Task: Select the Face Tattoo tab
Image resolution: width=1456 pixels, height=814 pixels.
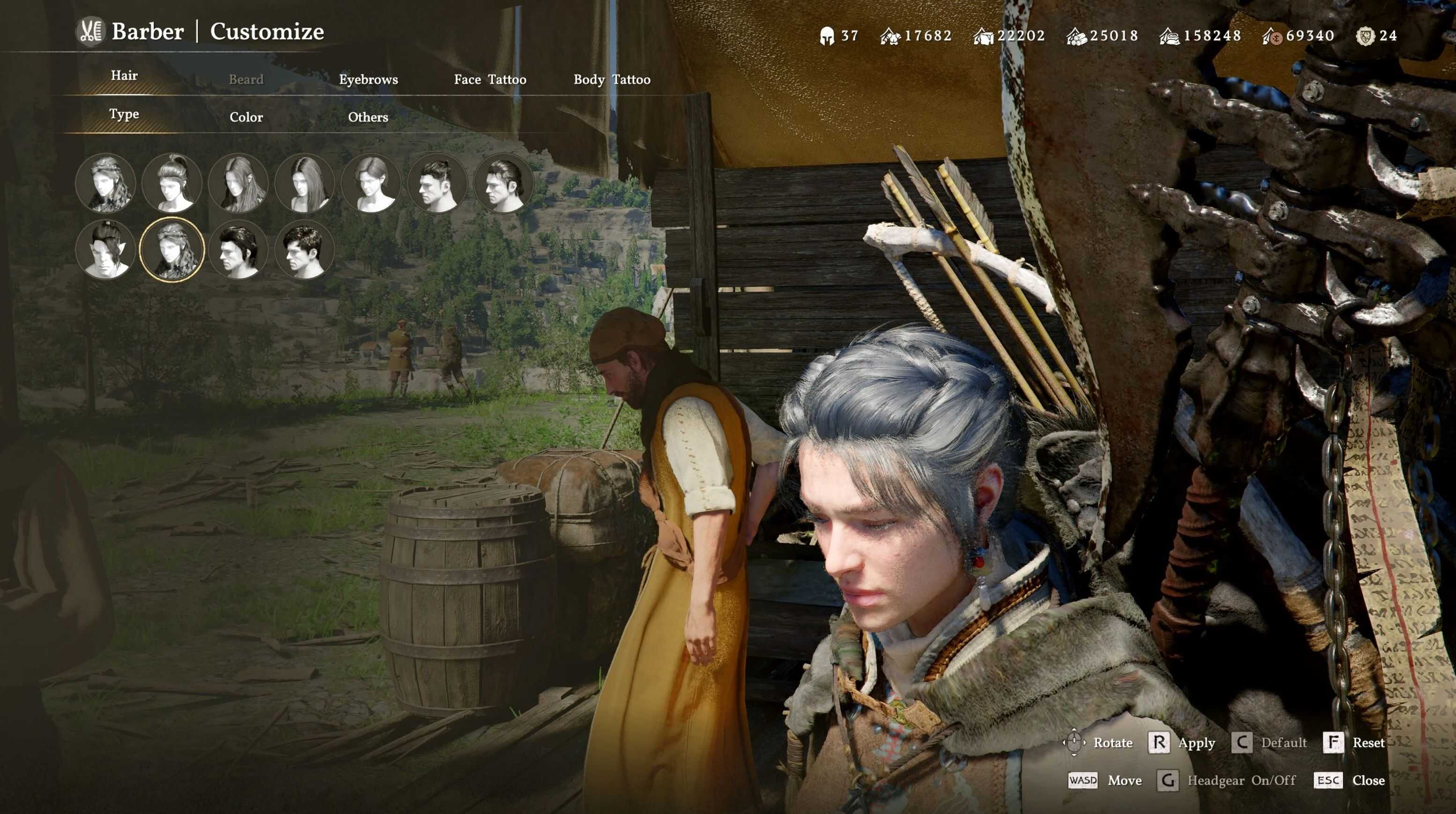Action: click(490, 80)
